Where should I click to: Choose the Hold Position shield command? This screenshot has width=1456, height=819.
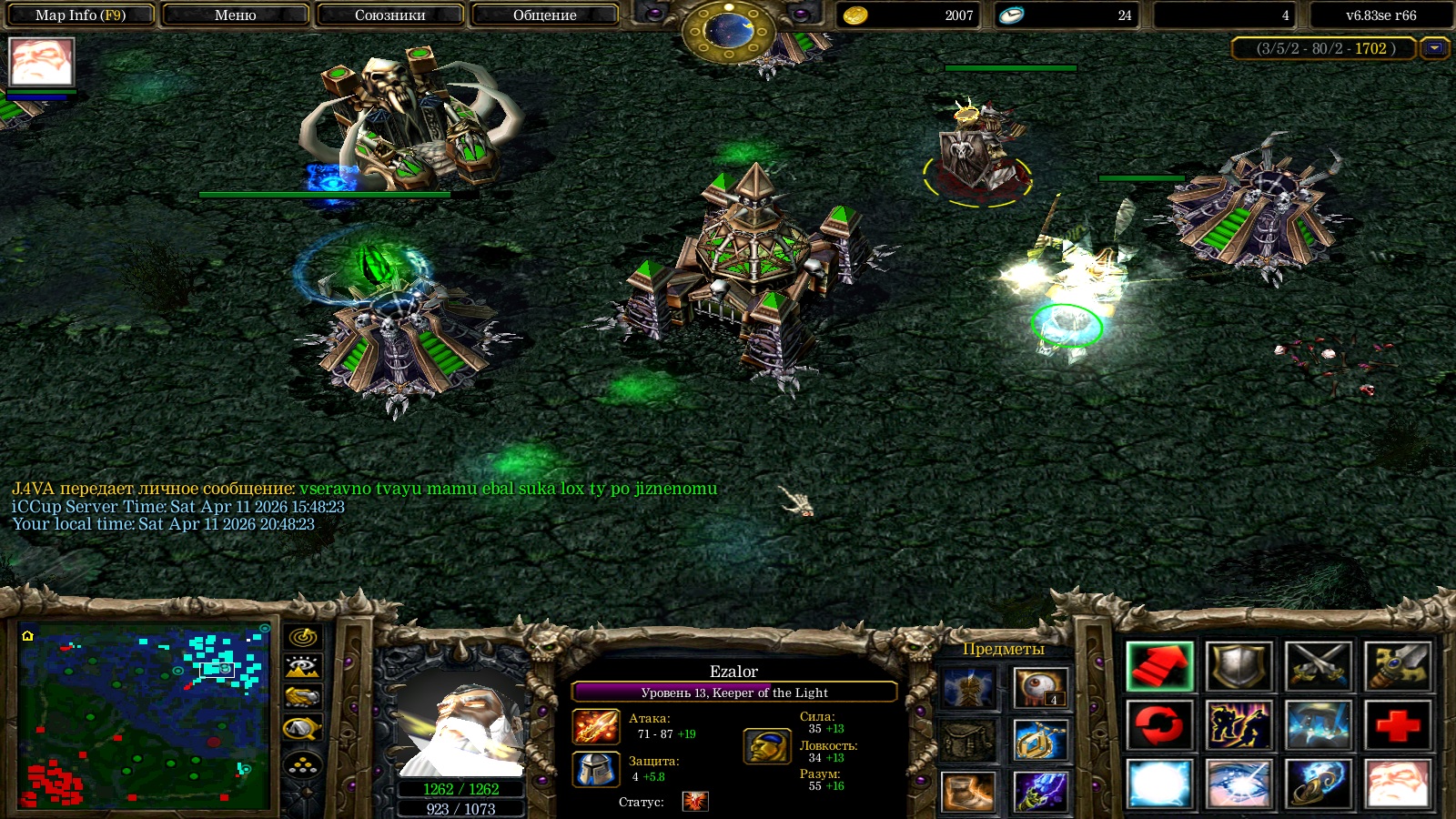pos(1239,666)
